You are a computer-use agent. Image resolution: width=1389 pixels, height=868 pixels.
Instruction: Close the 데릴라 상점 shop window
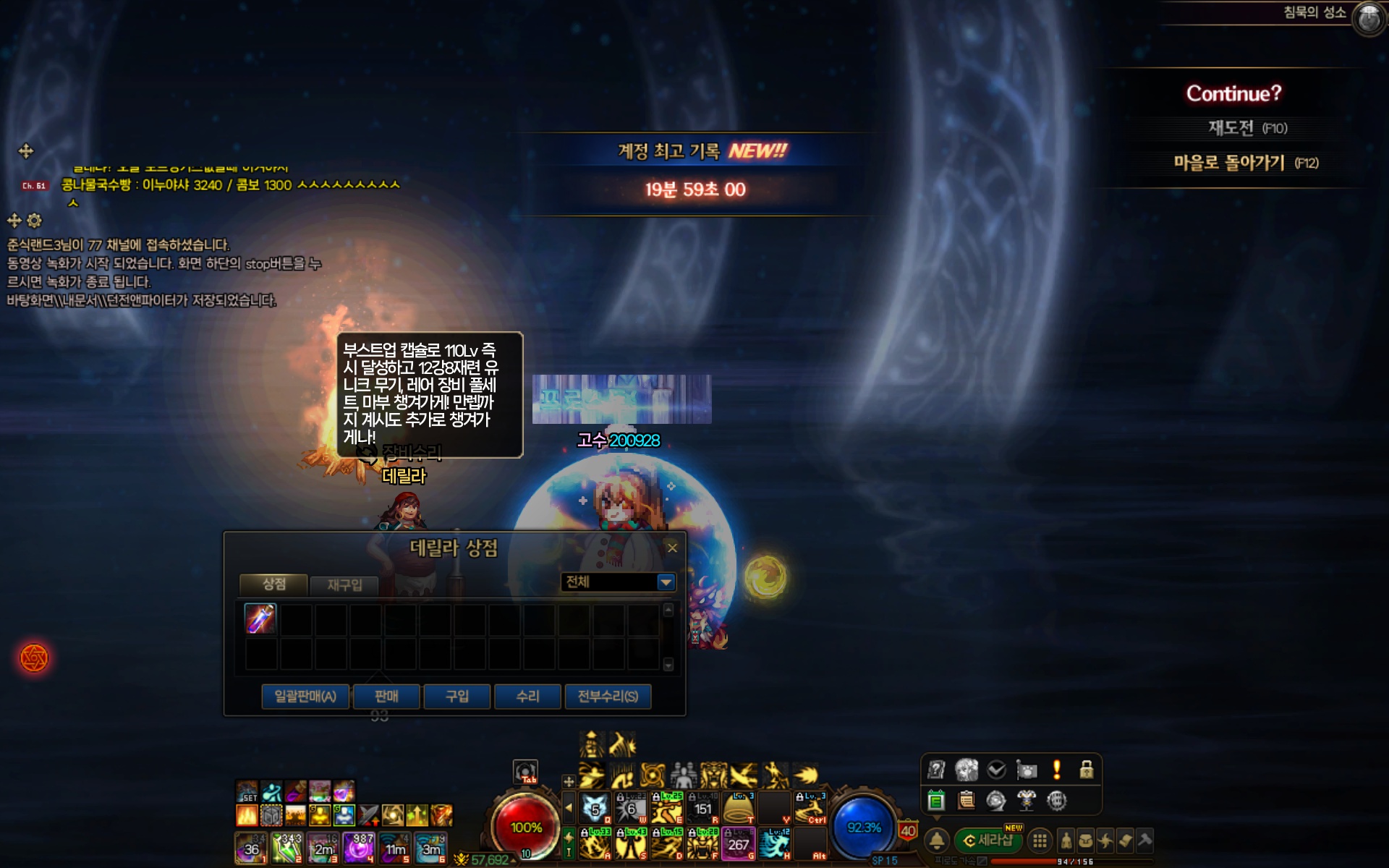[672, 548]
